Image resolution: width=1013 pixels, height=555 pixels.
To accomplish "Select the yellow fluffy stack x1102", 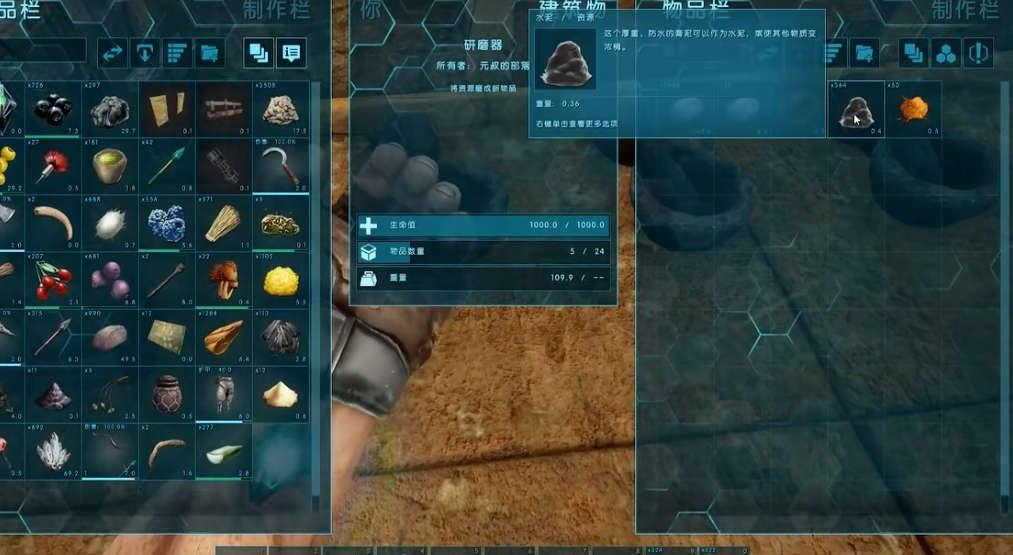I will (280, 281).
